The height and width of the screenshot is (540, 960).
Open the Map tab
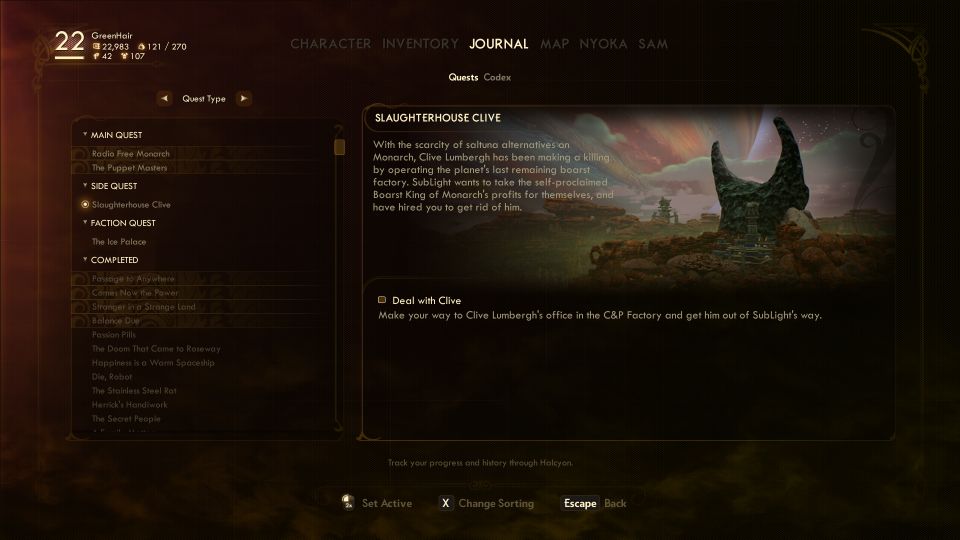pyautogui.click(x=554, y=44)
